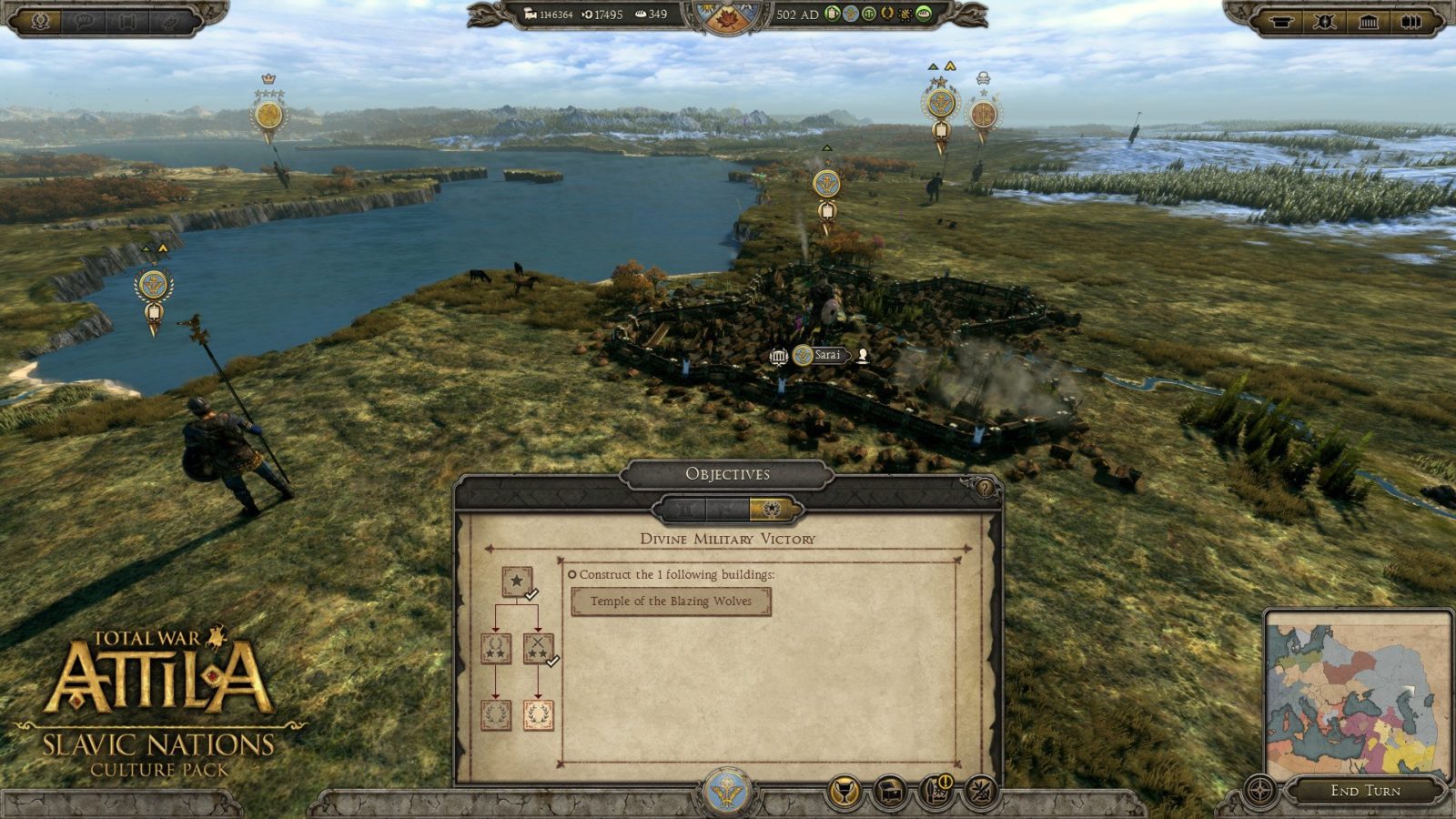Select the single-star victory tier node

[x=516, y=581]
